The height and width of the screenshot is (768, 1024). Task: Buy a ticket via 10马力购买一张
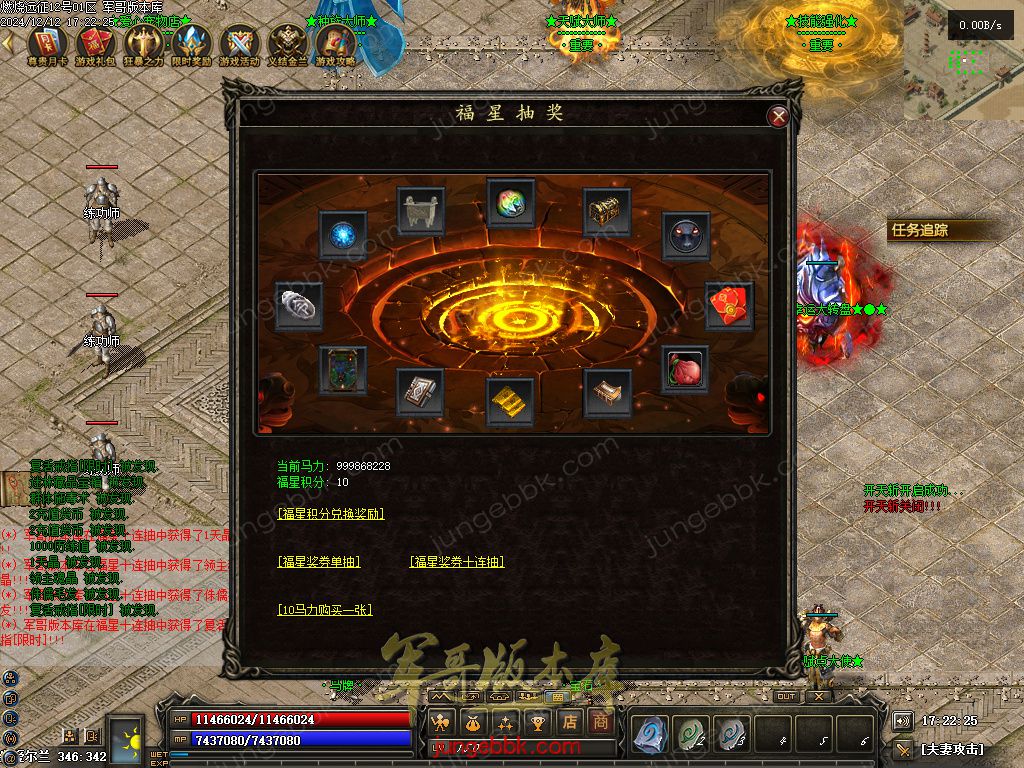(325, 609)
